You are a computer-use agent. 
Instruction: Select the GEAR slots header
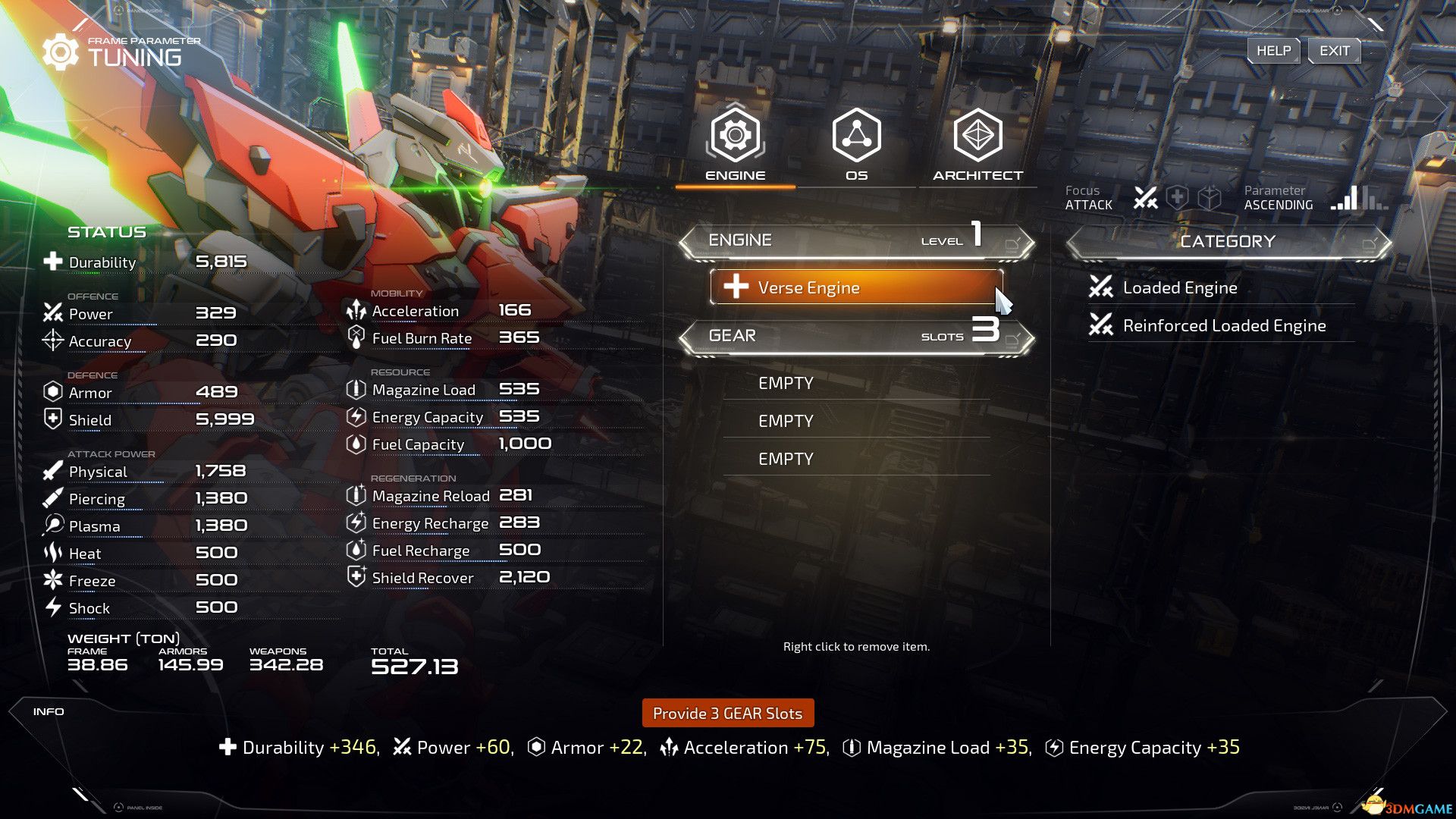856,336
